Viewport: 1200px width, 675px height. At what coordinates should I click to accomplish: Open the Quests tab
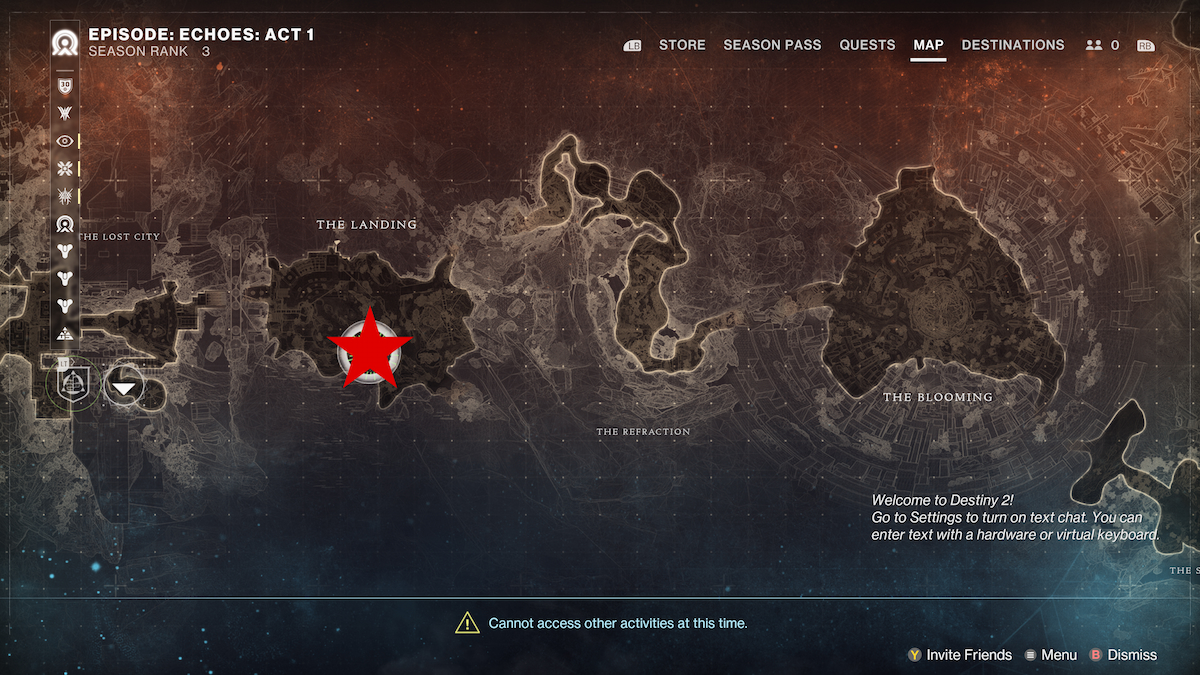click(x=867, y=45)
